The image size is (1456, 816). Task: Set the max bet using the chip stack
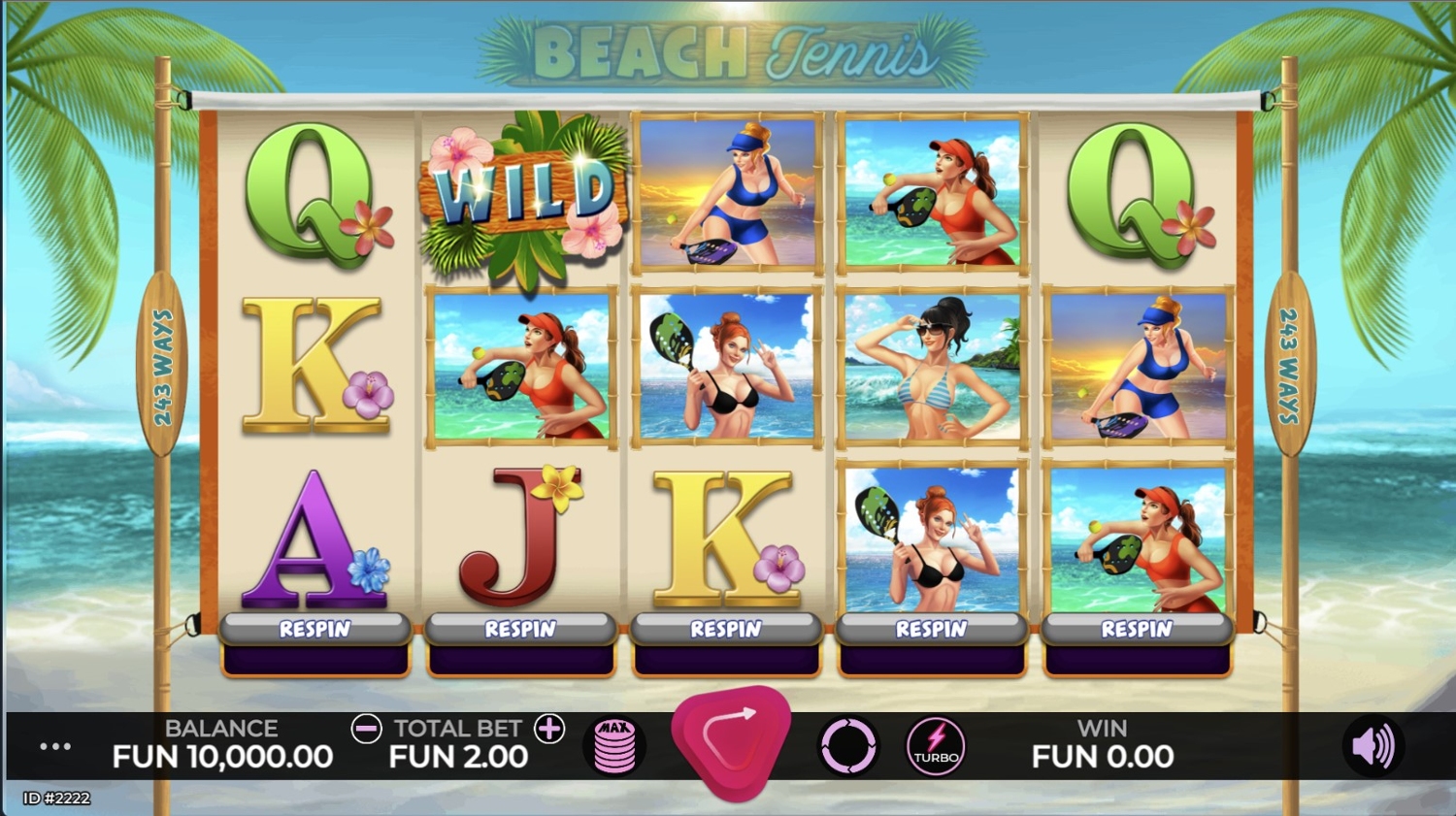[x=614, y=746]
